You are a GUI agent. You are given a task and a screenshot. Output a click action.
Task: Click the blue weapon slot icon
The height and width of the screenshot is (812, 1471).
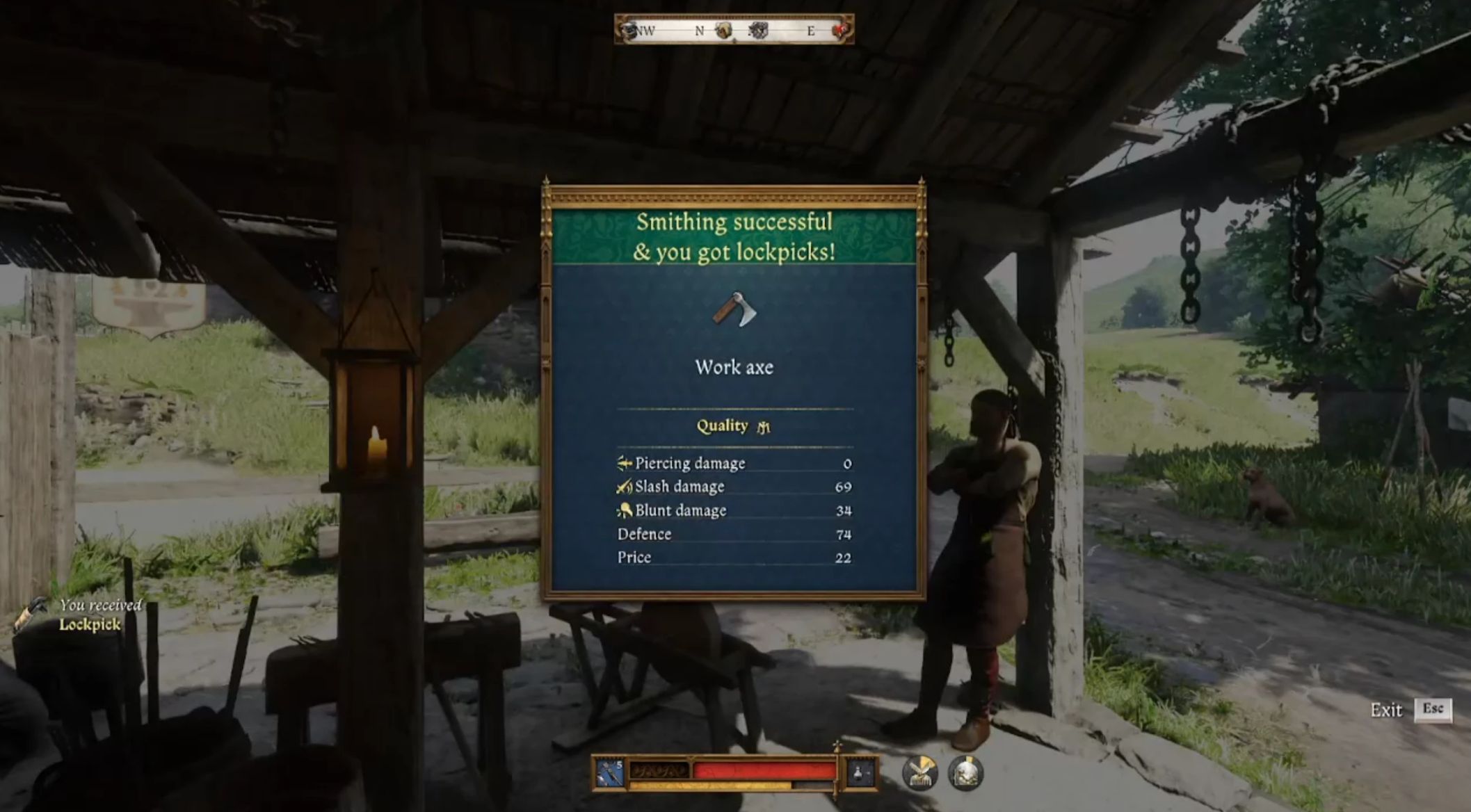tap(609, 773)
